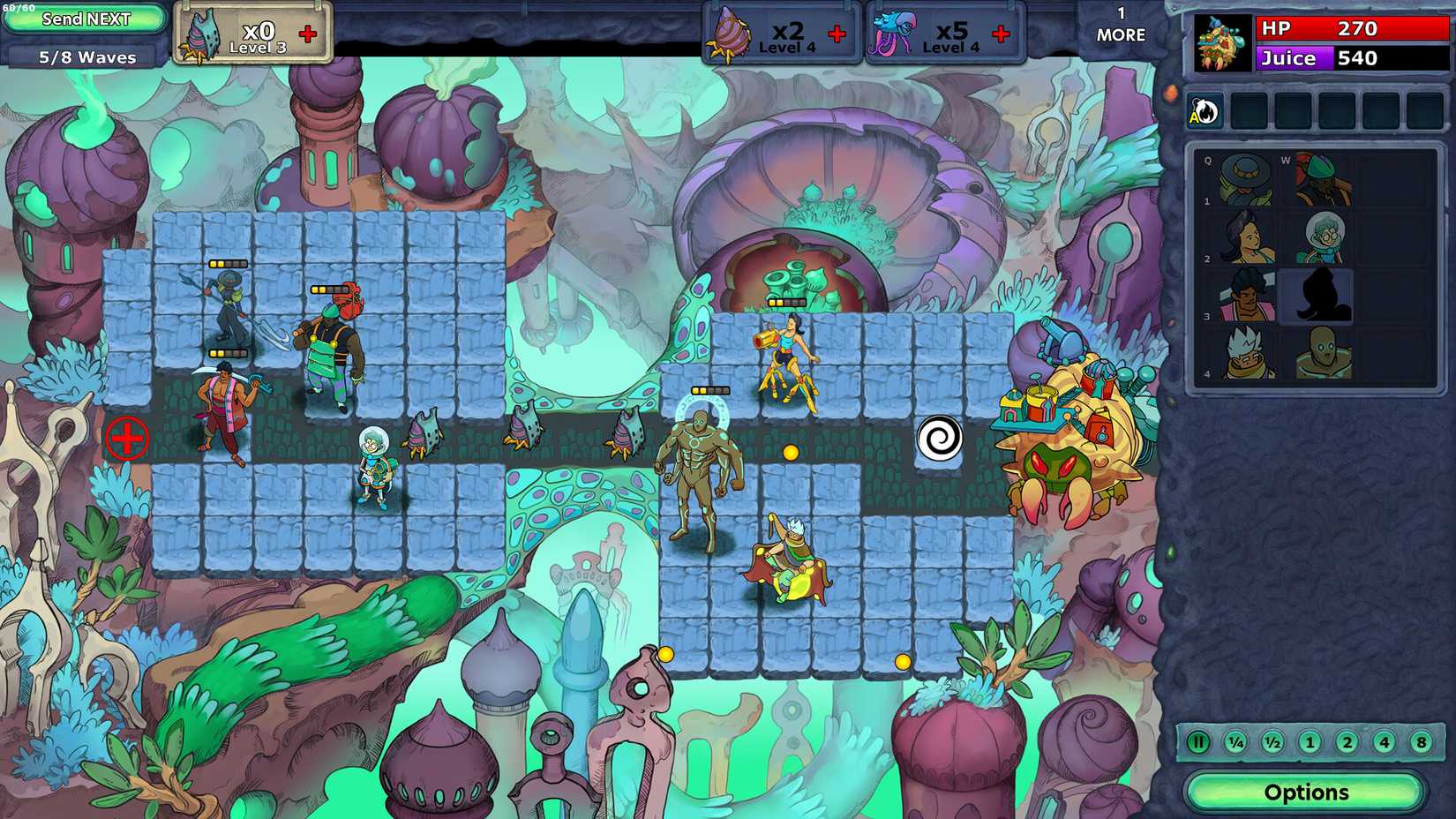The image size is (1456, 819).
Task: Set game speed to ½
Action: pos(1271,744)
